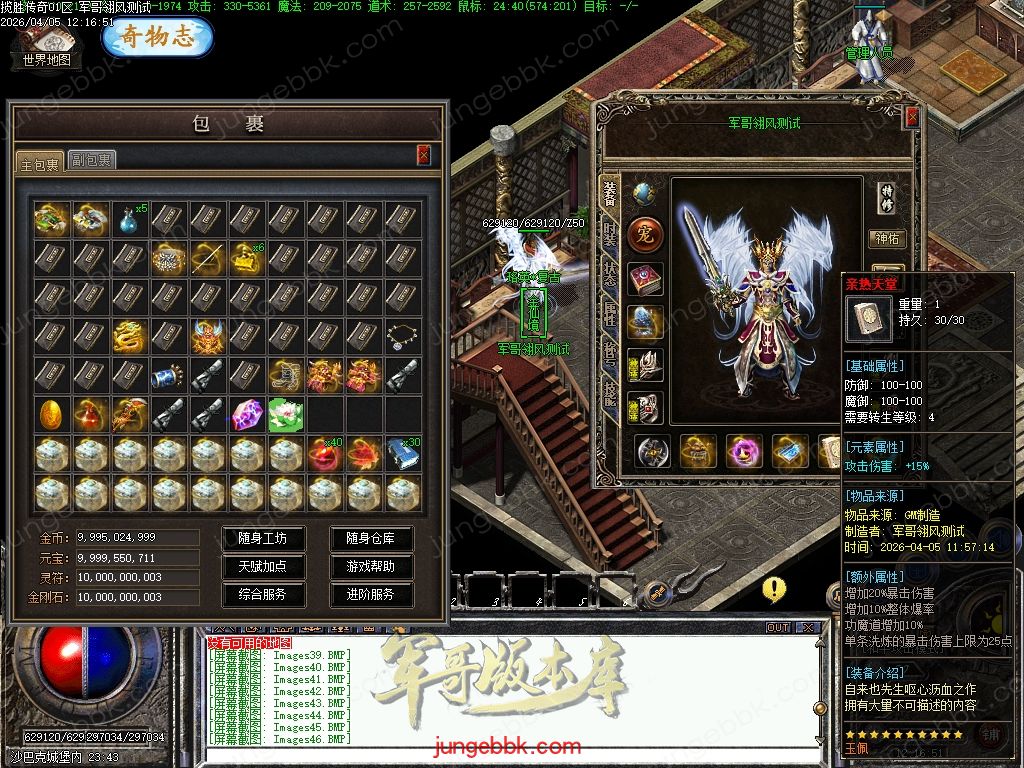
Task: Pick the purple crystal gem in the bag
Action: [246, 414]
